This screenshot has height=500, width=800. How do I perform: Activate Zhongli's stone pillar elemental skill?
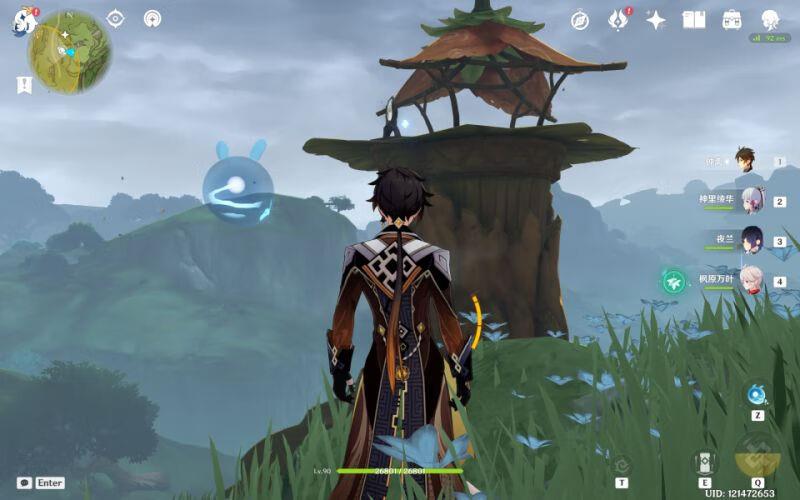click(x=705, y=461)
